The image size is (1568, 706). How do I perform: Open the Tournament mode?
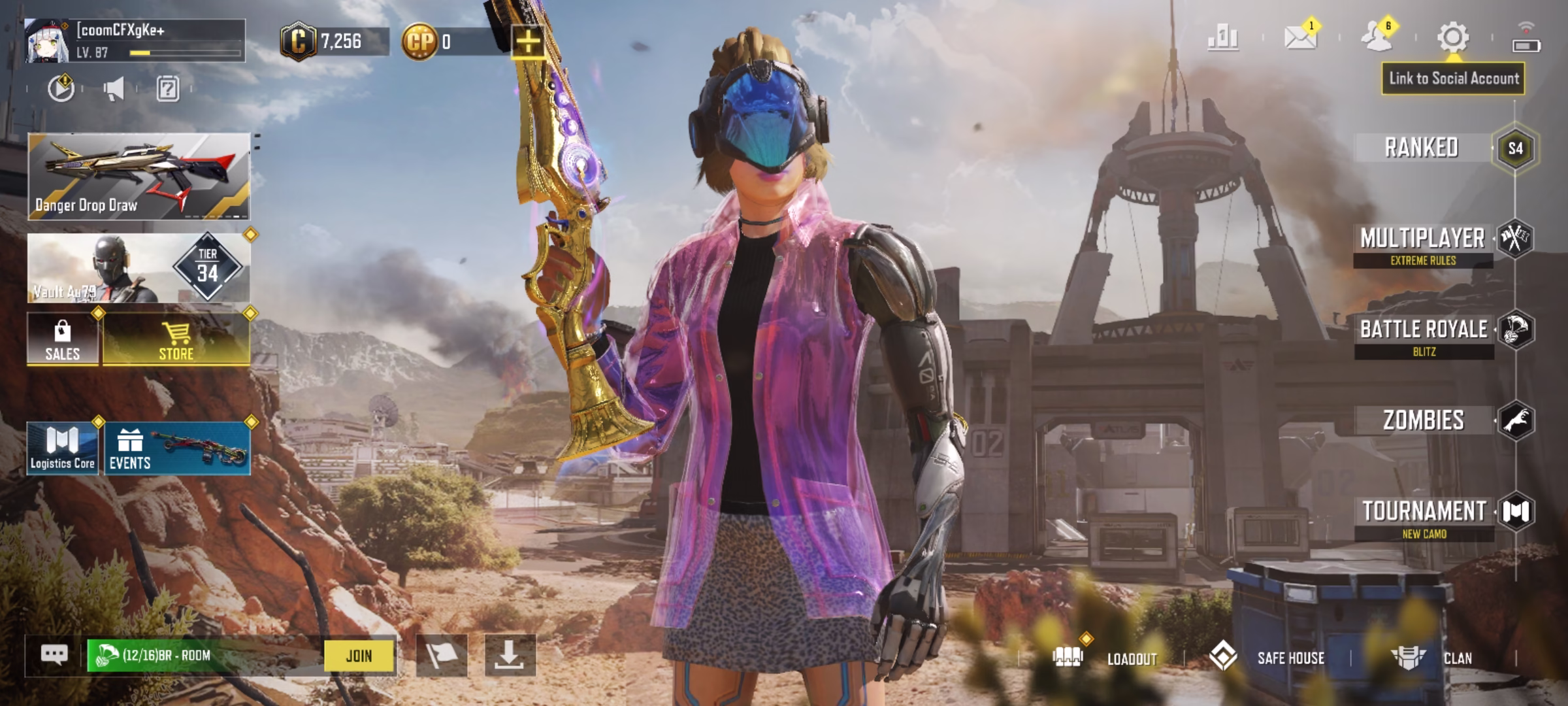pos(1424,517)
